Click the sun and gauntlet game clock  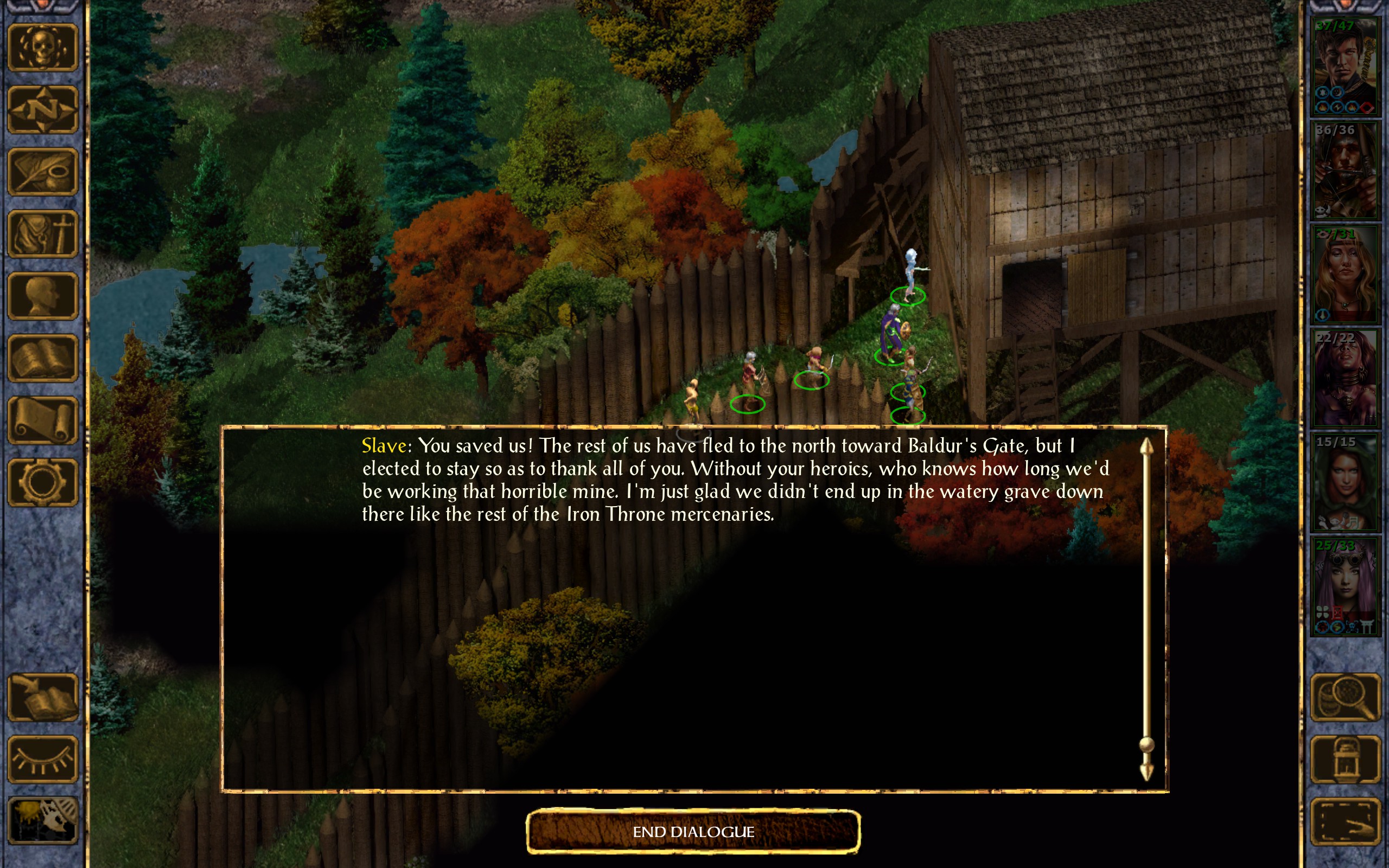[x=42, y=821]
